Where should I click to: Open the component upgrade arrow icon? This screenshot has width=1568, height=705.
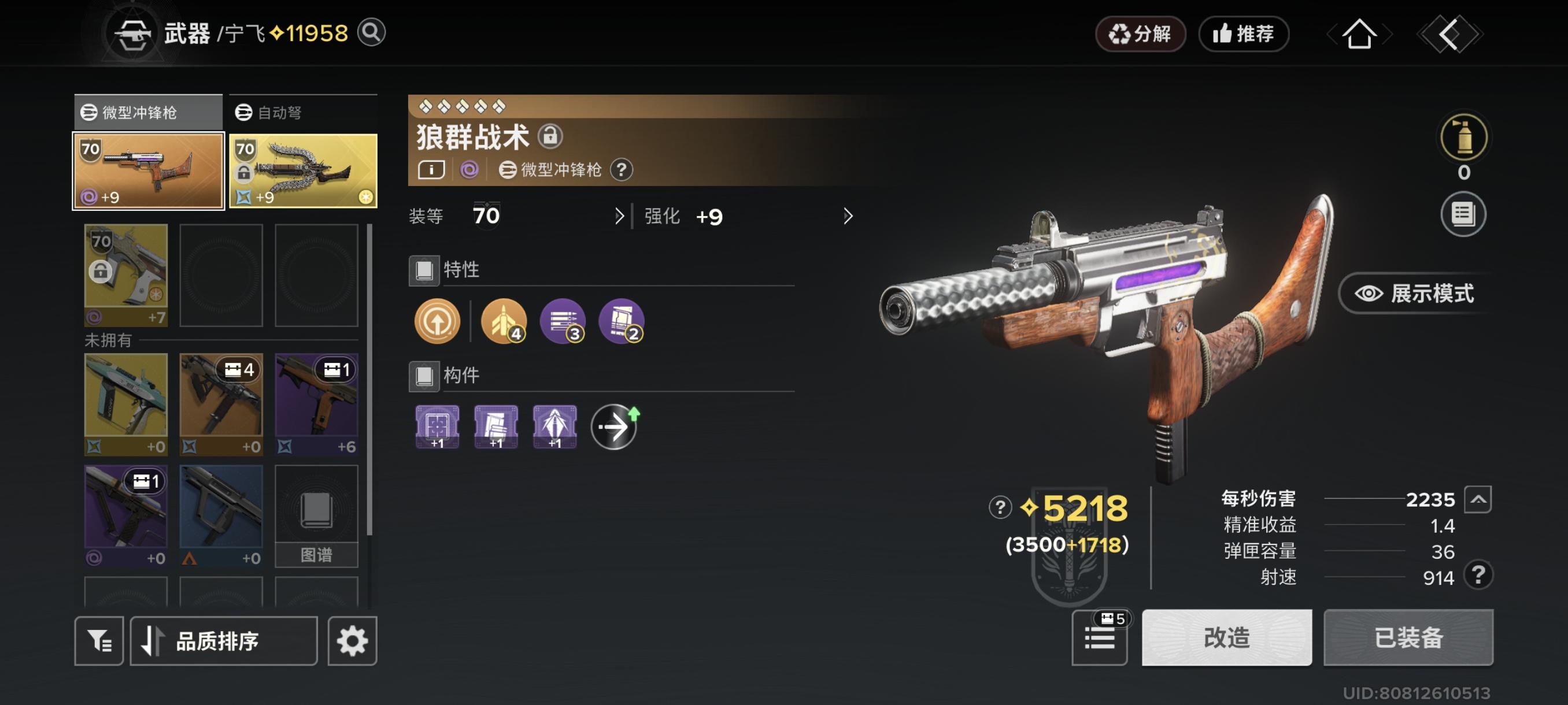tap(615, 426)
